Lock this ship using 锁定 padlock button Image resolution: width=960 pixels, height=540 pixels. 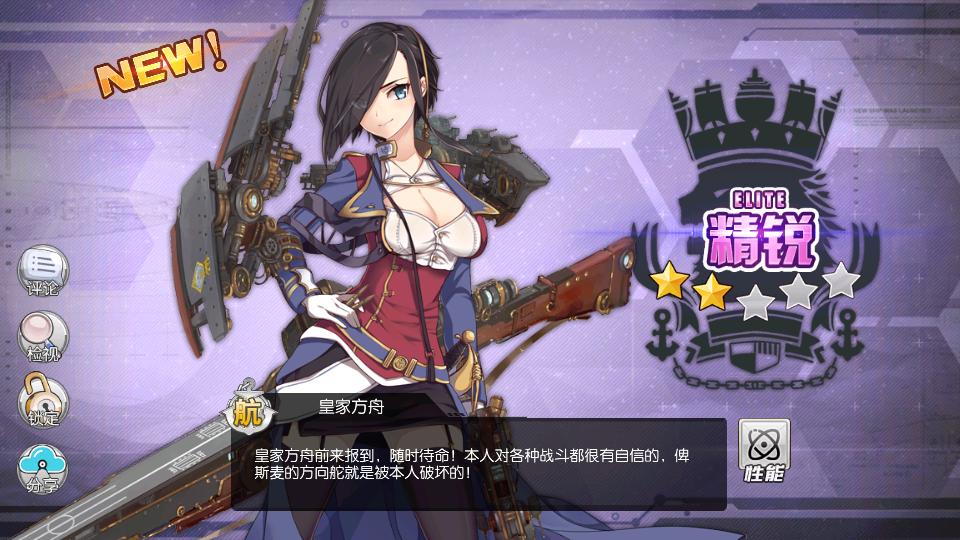43,402
